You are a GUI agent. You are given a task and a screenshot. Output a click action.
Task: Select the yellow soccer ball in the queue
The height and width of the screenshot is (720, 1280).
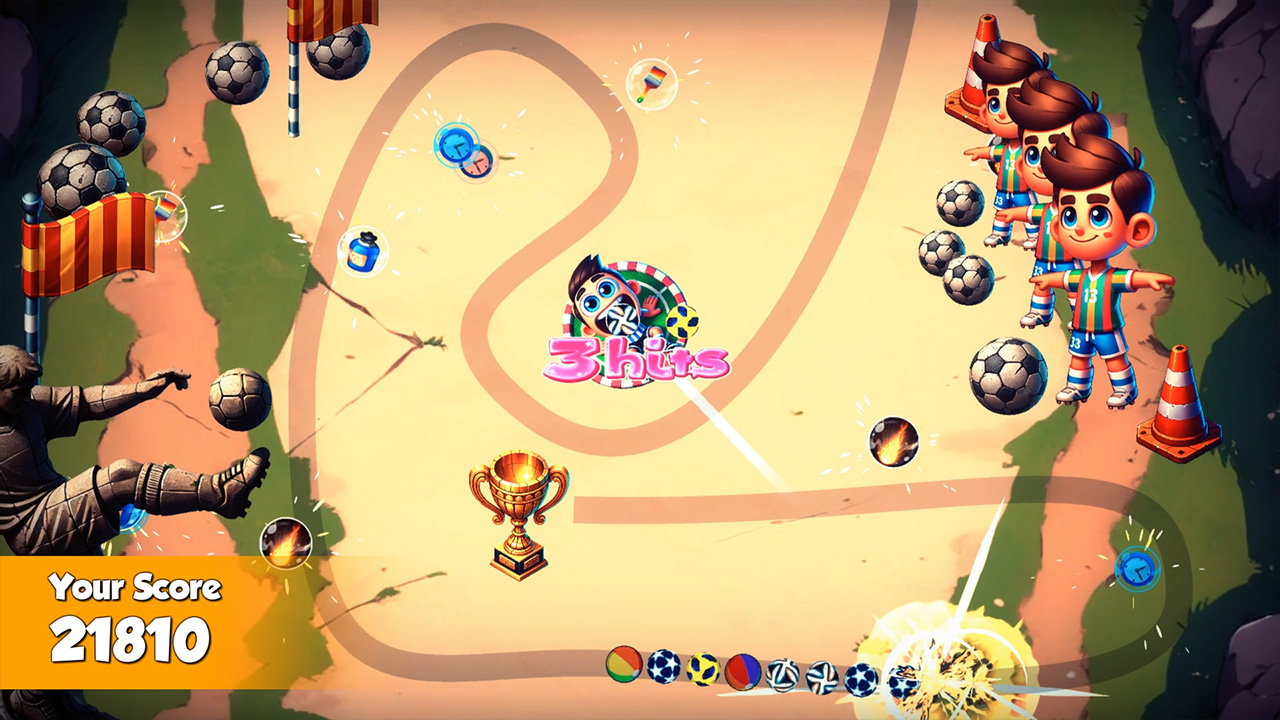(703, 666)
